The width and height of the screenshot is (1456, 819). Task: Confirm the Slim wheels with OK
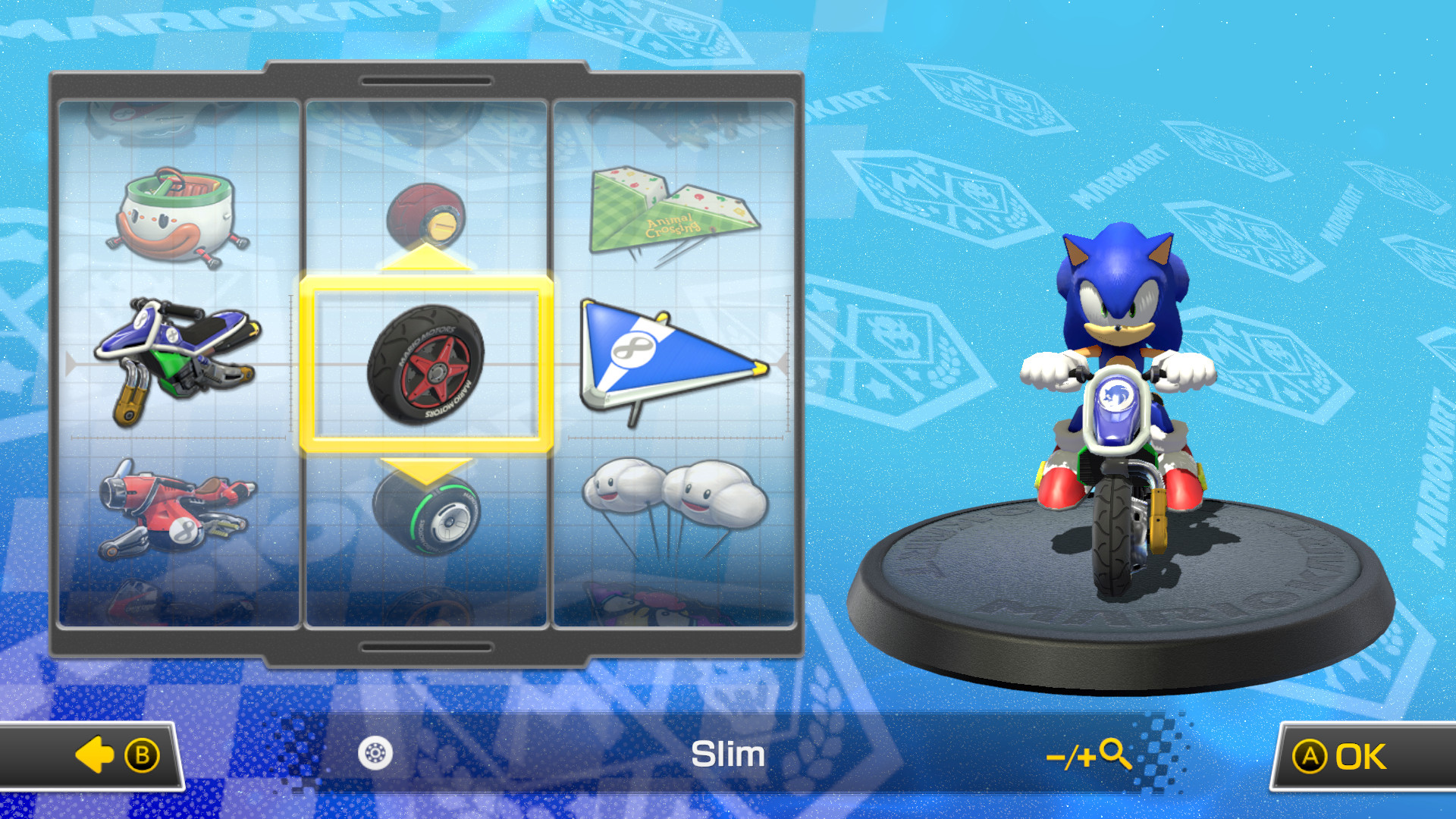coord(1357,755)
